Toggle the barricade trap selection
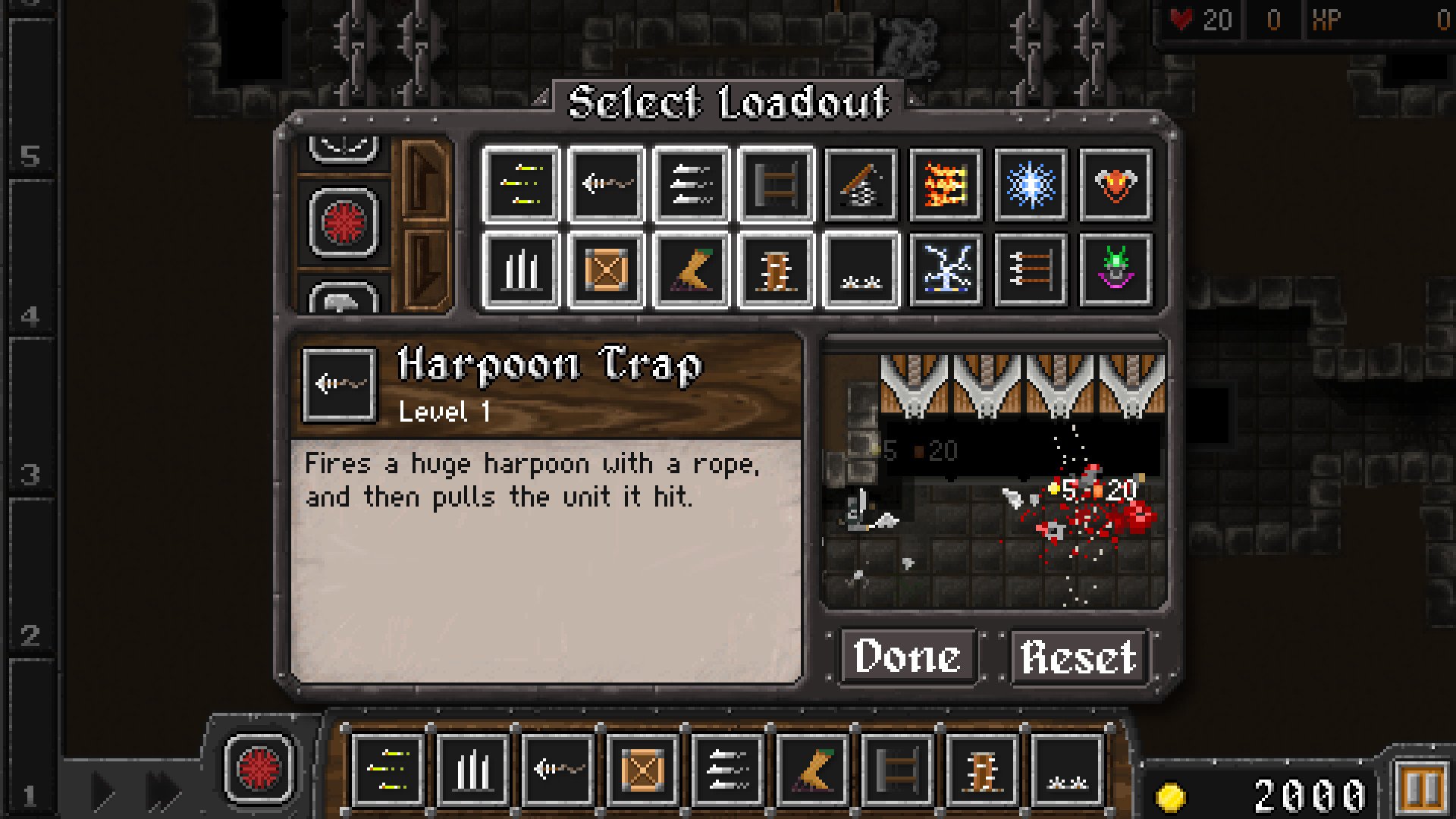The image size is (1456, 819). pyautogui.click(x=775, y=185)
